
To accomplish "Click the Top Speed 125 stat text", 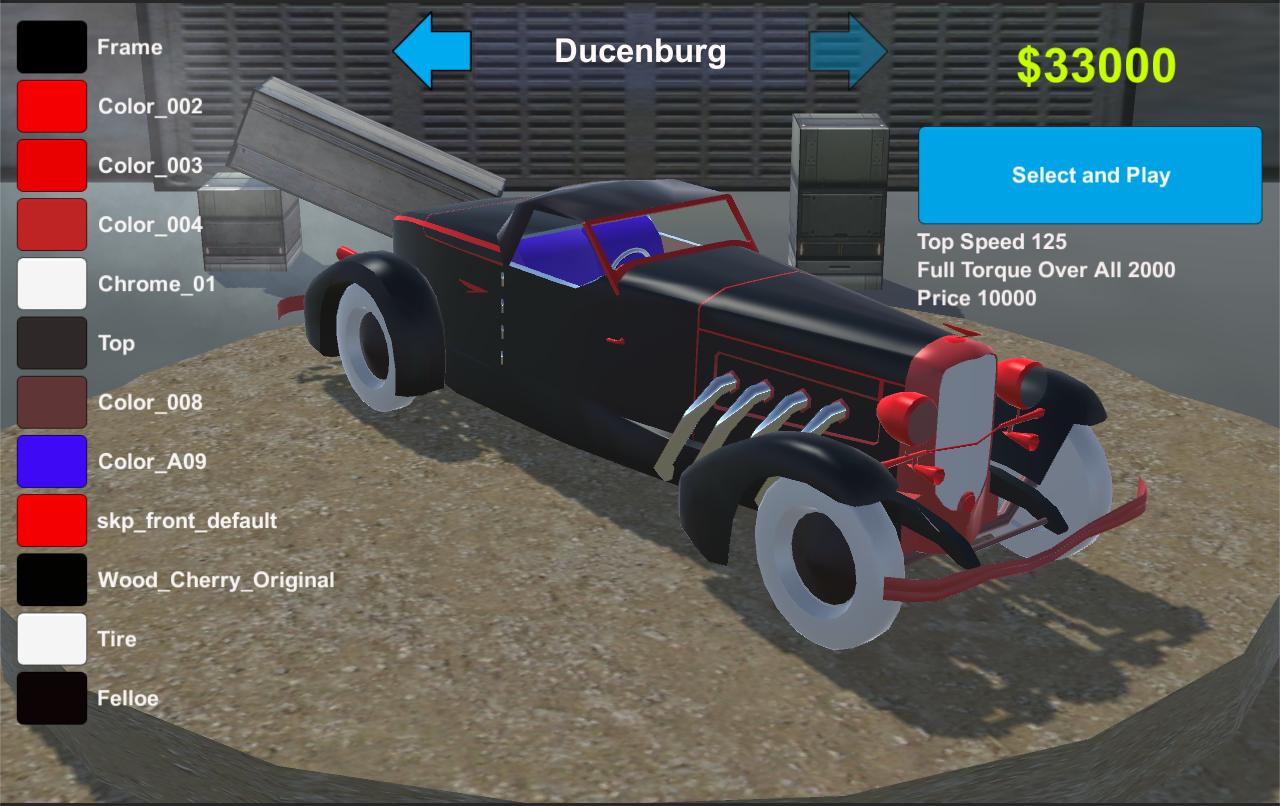I will pyautogui.click(x=993, y=242).
